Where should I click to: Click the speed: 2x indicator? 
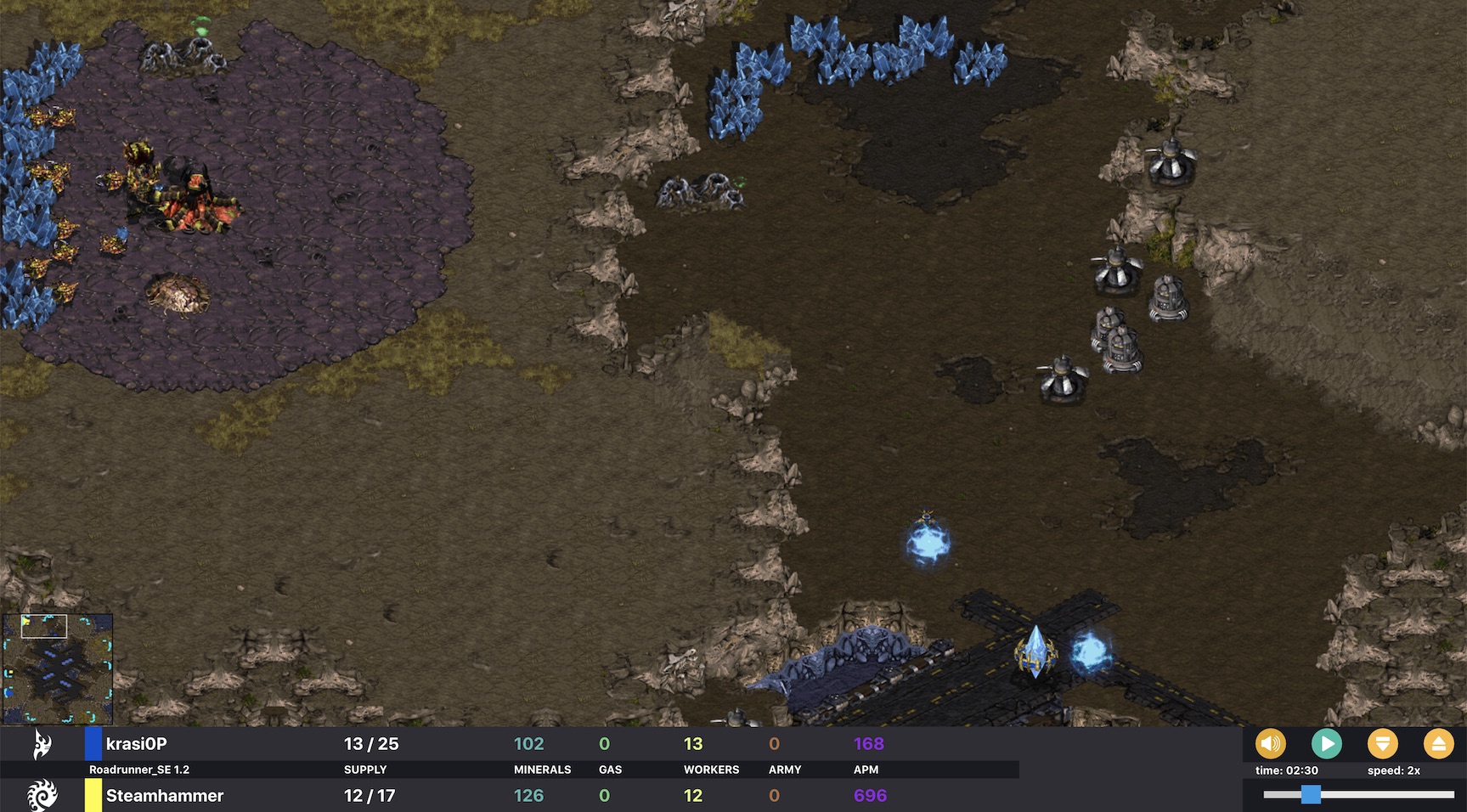pyautogui.click(x=1394, y=770)
